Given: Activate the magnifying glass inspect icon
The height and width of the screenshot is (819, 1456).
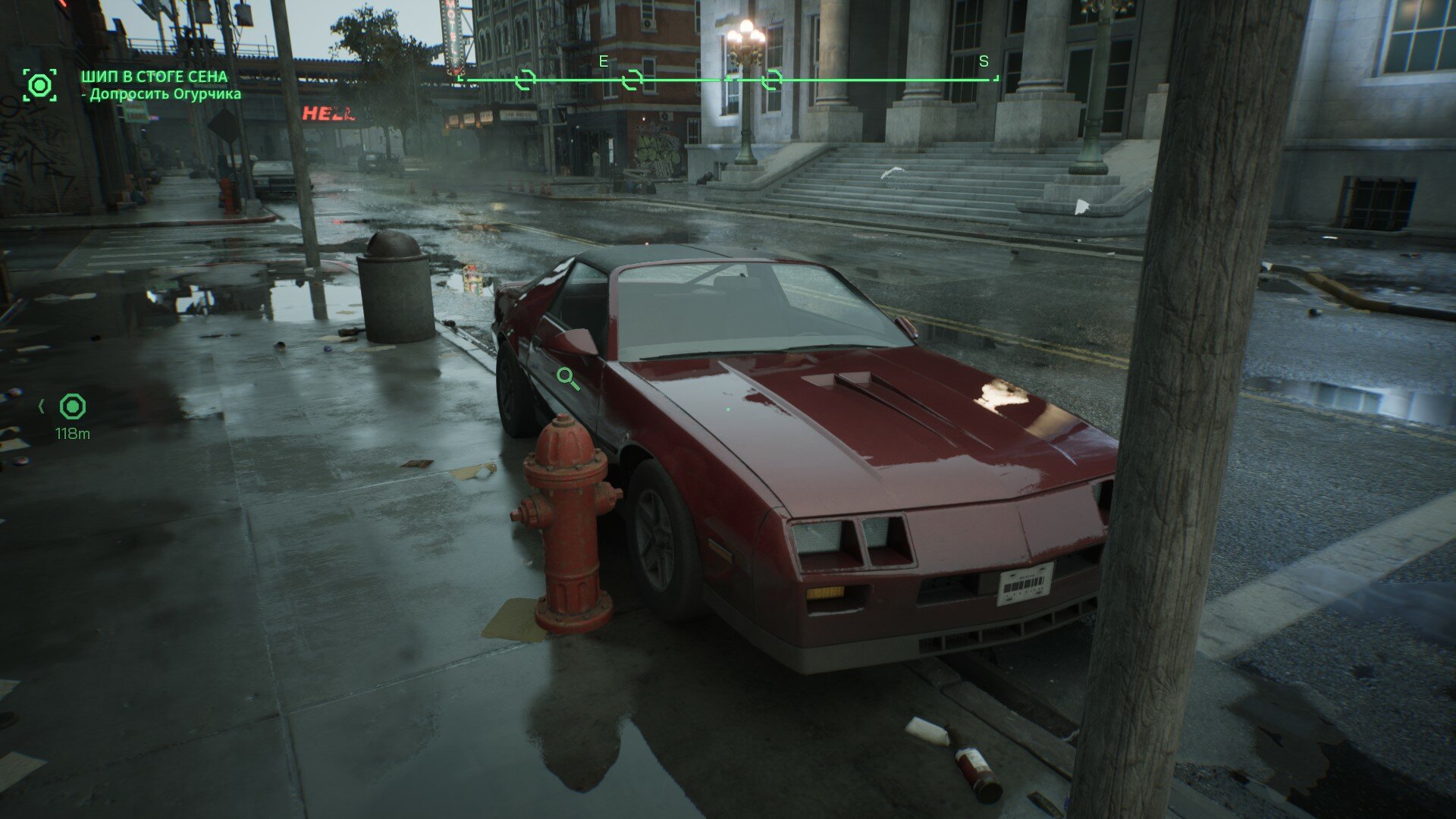Looking at the screenshot, I should (x=567, y=378).
